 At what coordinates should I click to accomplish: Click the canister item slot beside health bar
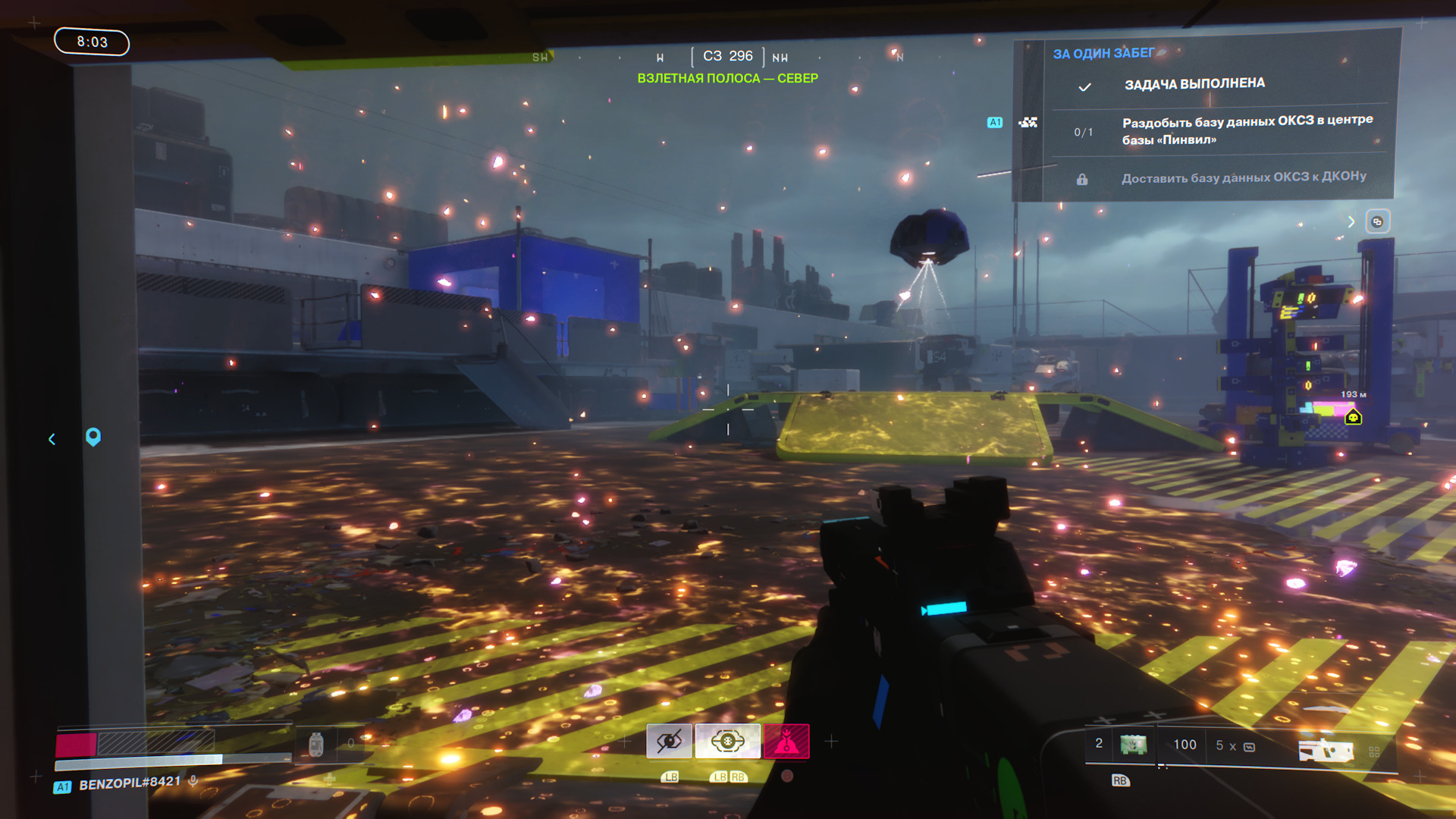click(x=316, y=745)
